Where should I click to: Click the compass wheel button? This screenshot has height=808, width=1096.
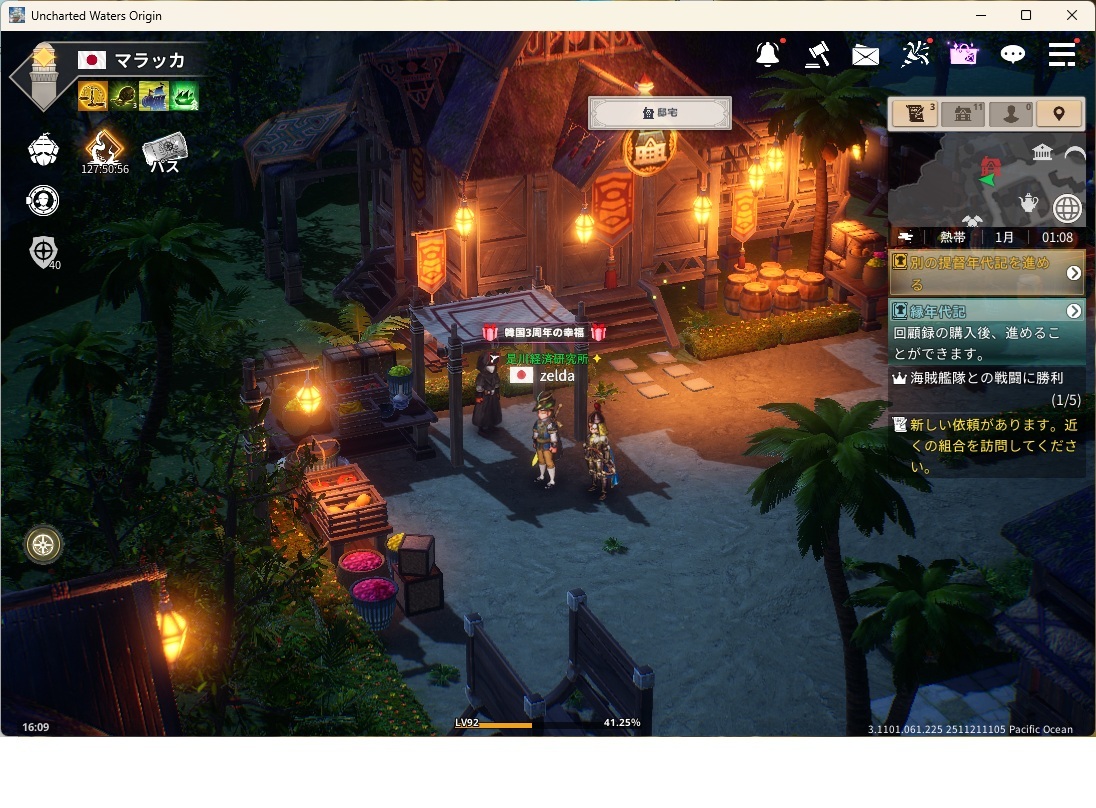44,545
